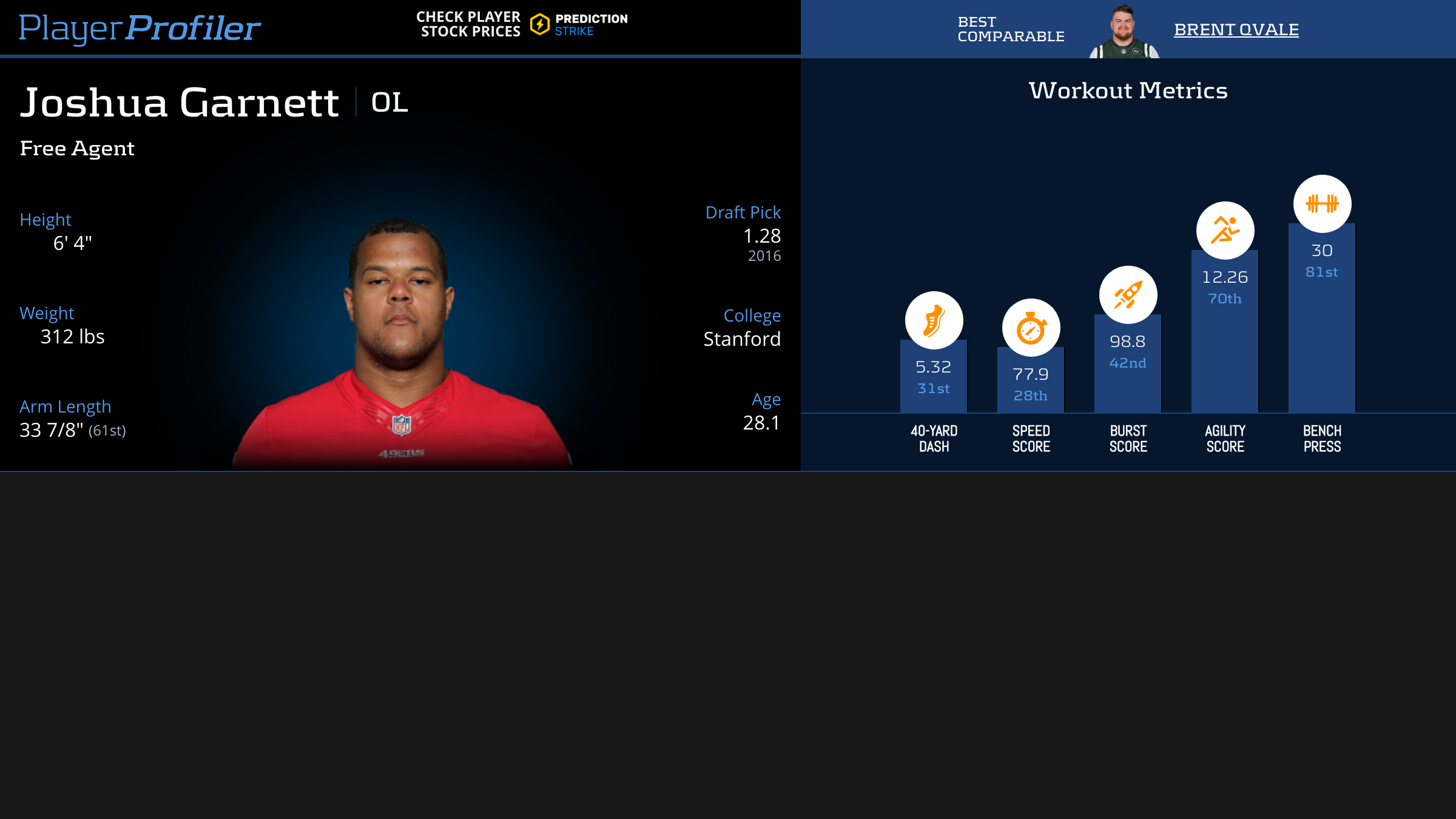Show the Bench Press barbell icon

point(1322,204)
